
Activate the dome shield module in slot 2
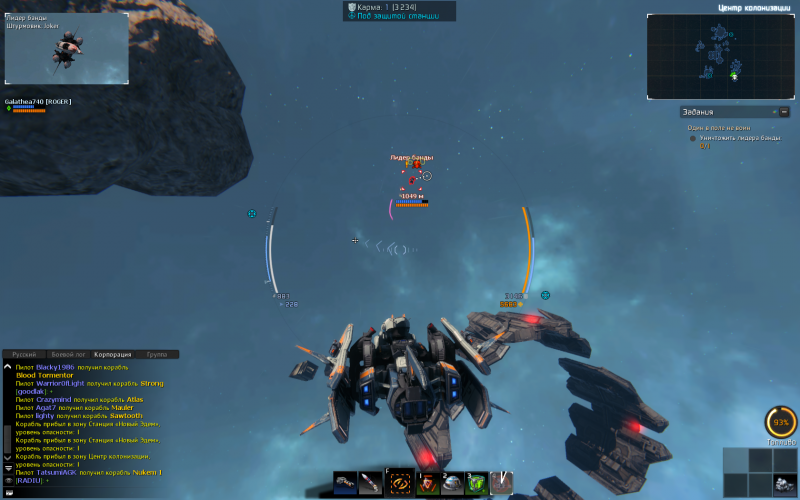coord(452,483)
